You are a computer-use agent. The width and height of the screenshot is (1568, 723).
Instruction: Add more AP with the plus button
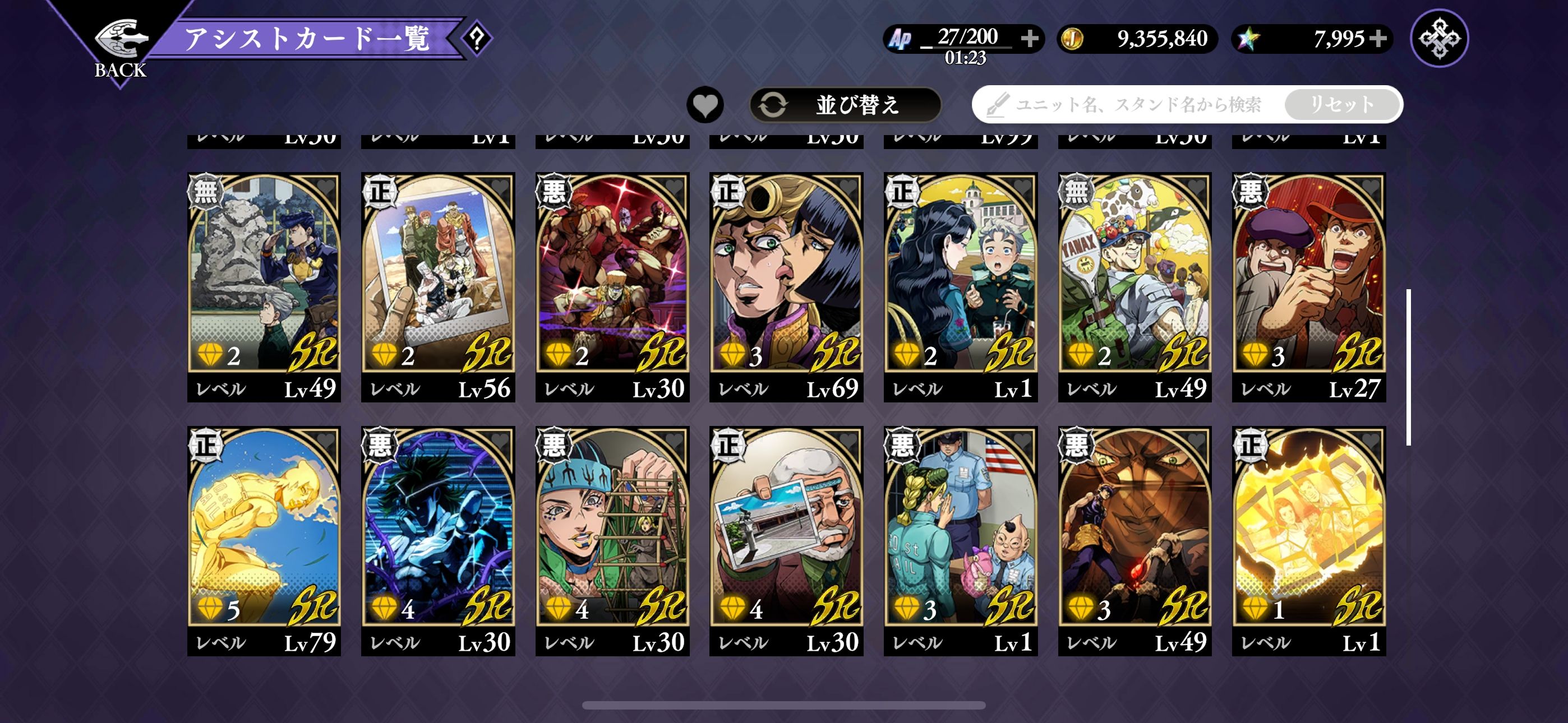click(x=1029, y=38)
